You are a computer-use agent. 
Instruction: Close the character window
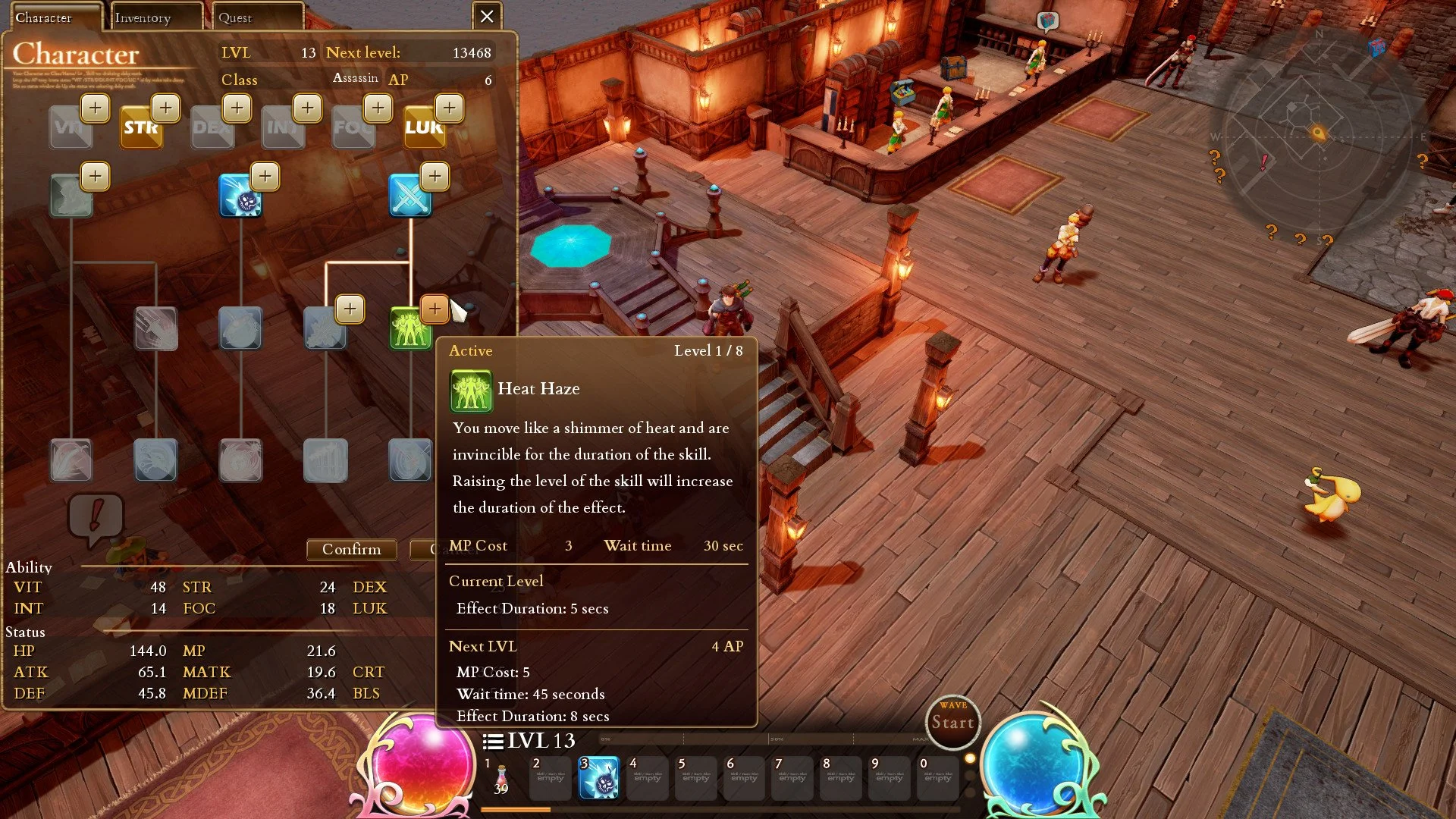[x=487, y=16]
